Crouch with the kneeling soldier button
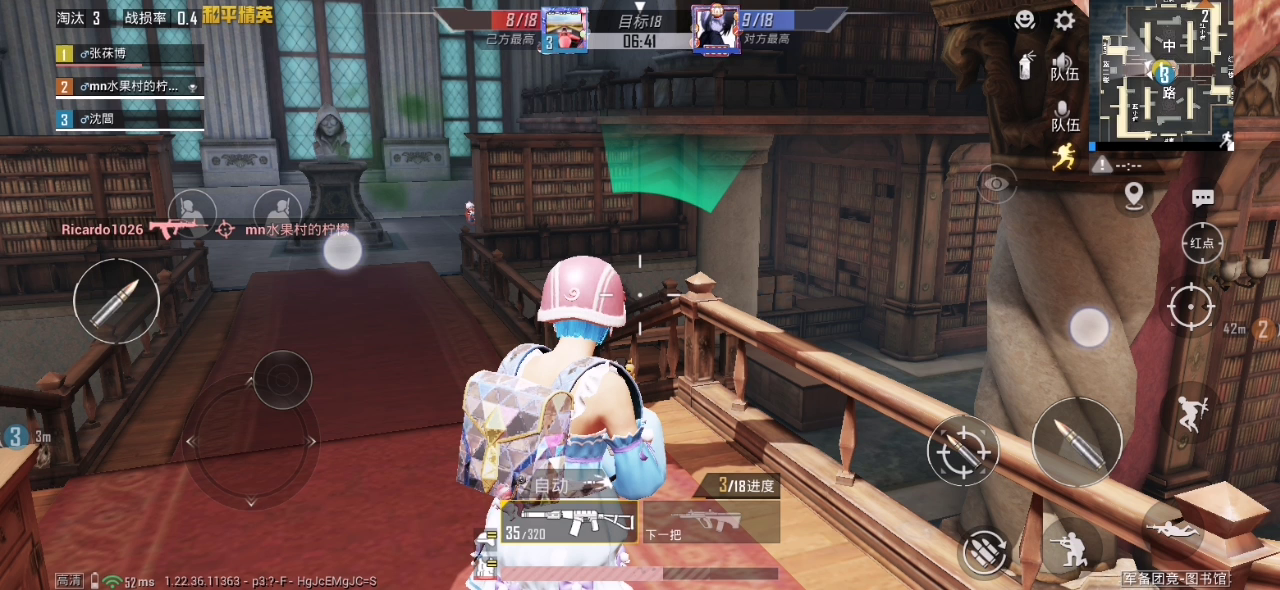The width and height of the screenshot is (1280, 590). click(1072, 547)
